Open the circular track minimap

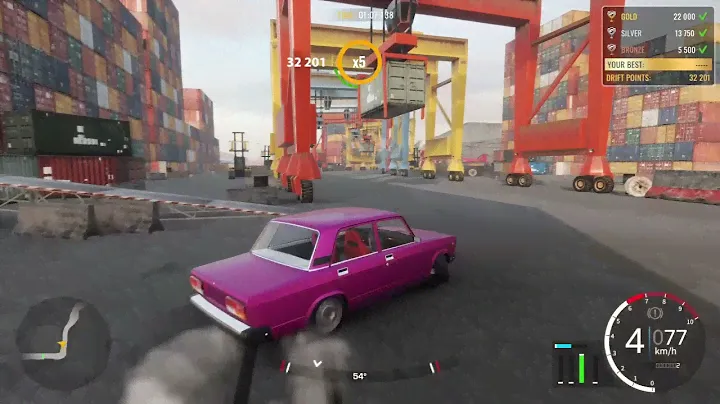pos(63,343)
